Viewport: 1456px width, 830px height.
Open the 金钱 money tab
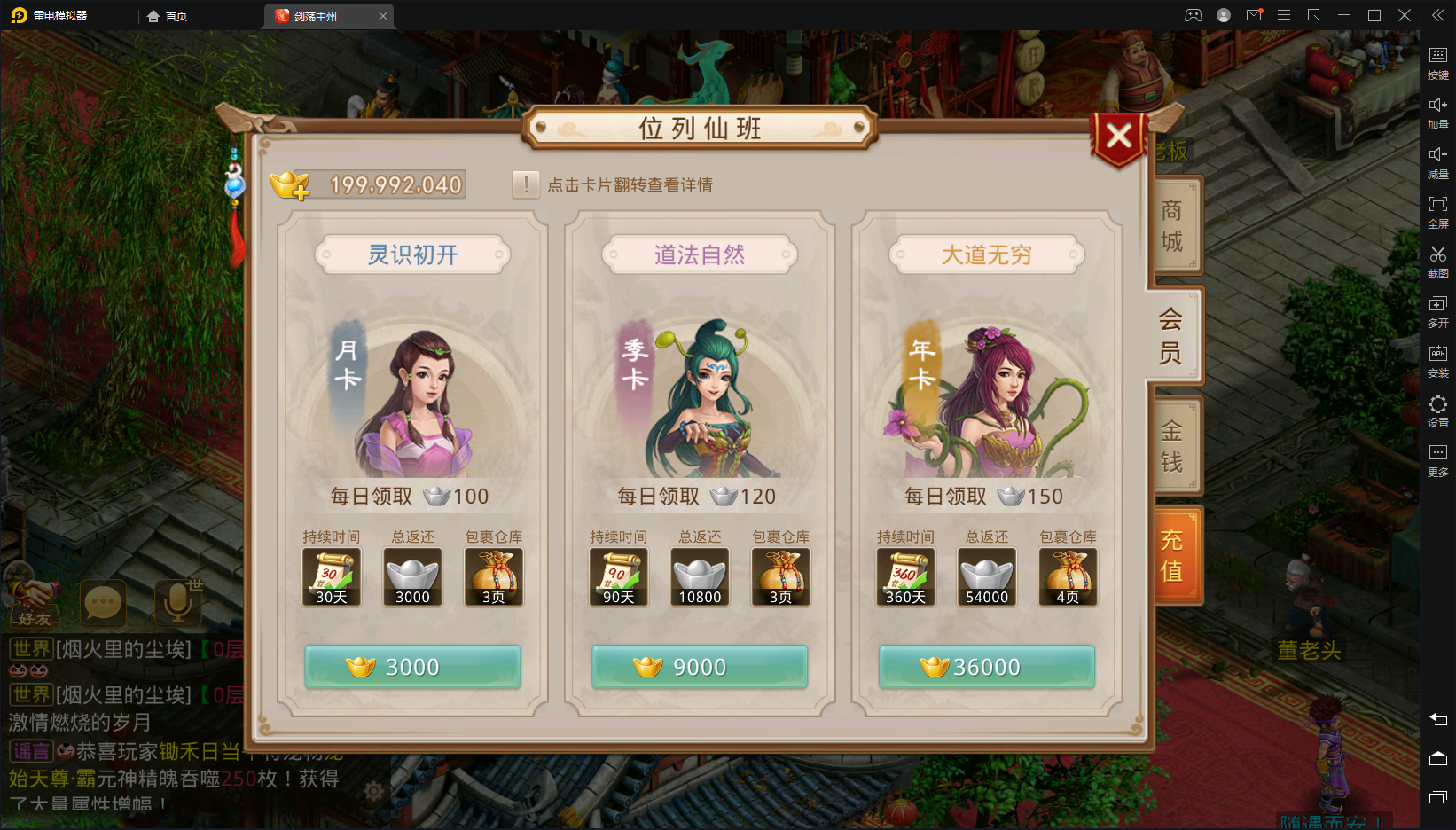(1172, 446)
